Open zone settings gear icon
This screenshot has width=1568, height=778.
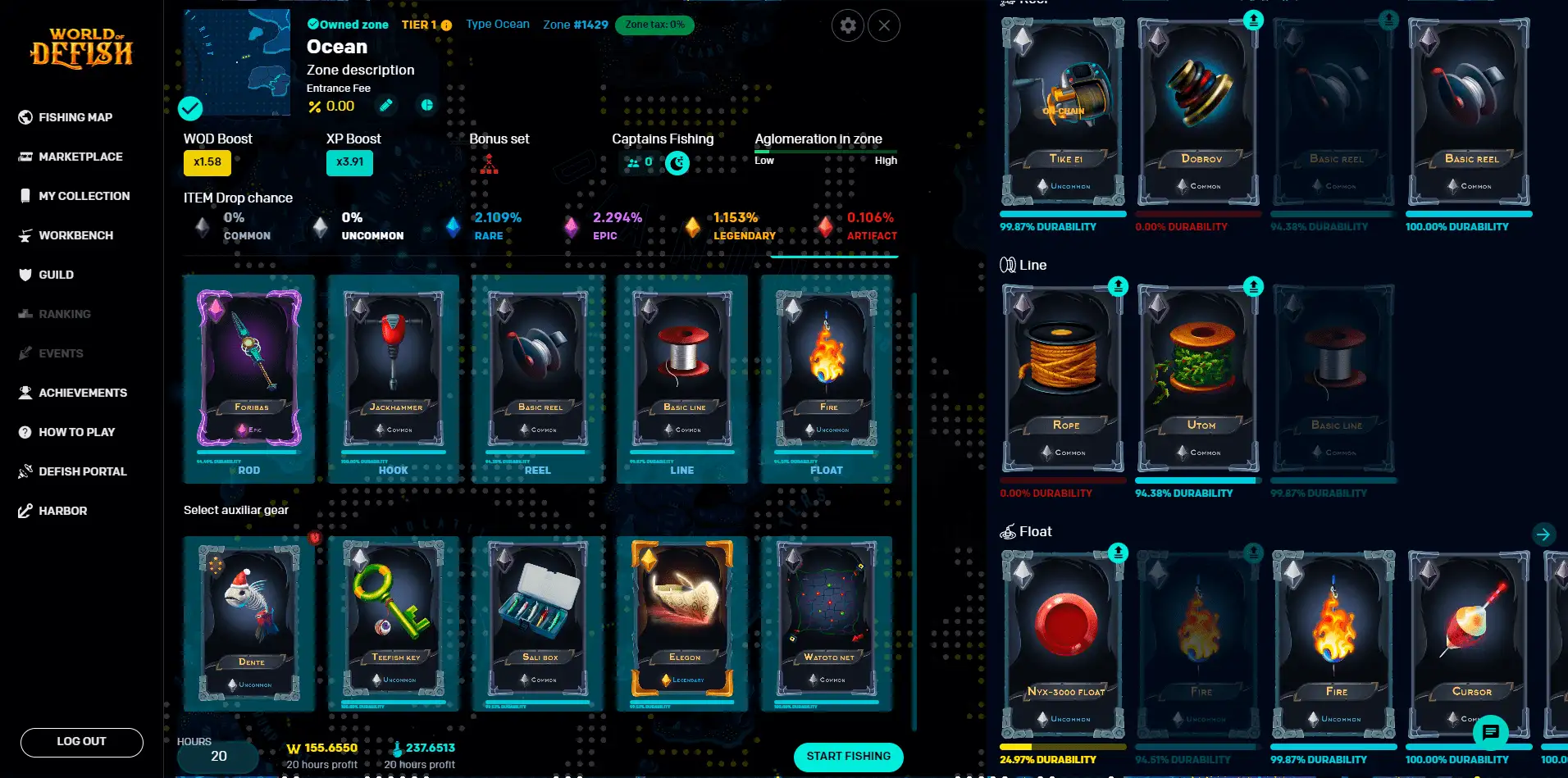click(848, 25)
